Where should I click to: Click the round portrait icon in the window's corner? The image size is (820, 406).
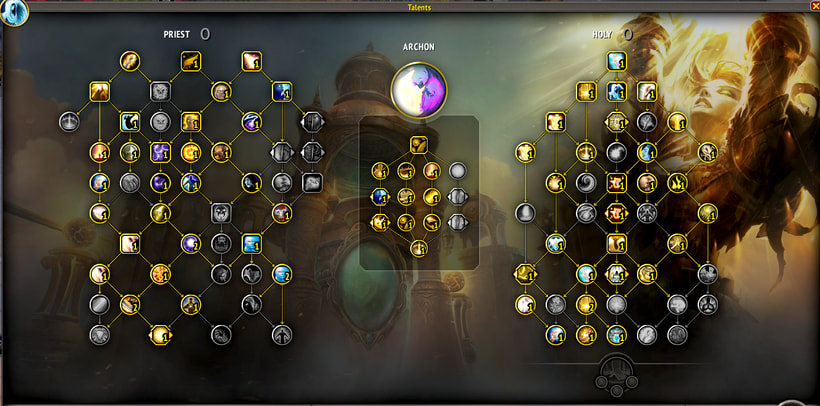15,12
